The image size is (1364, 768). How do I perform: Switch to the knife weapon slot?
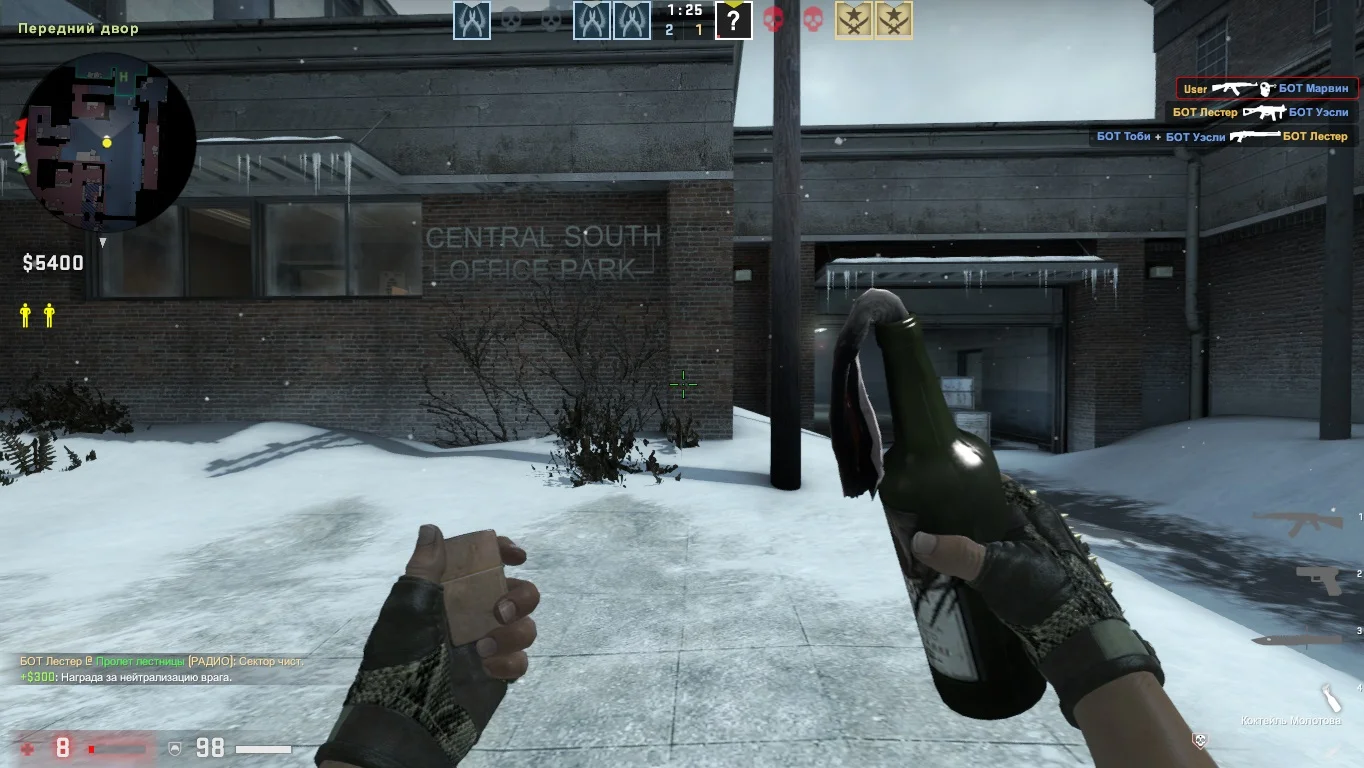point(1297,638)
